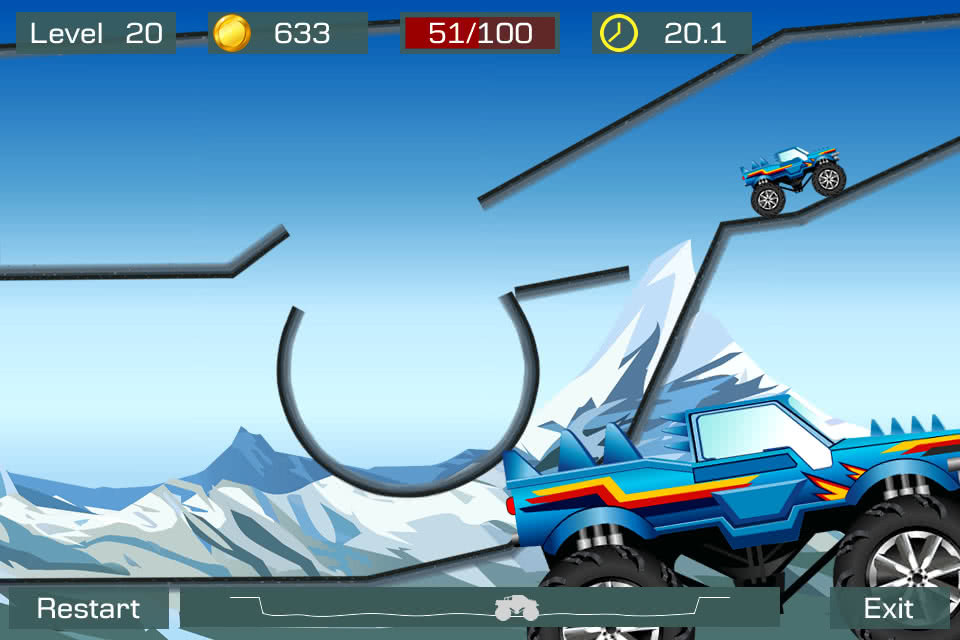The width and height of the screenshot is (960, 640).
Task: Restart the current level
Action: click(88, 608)
